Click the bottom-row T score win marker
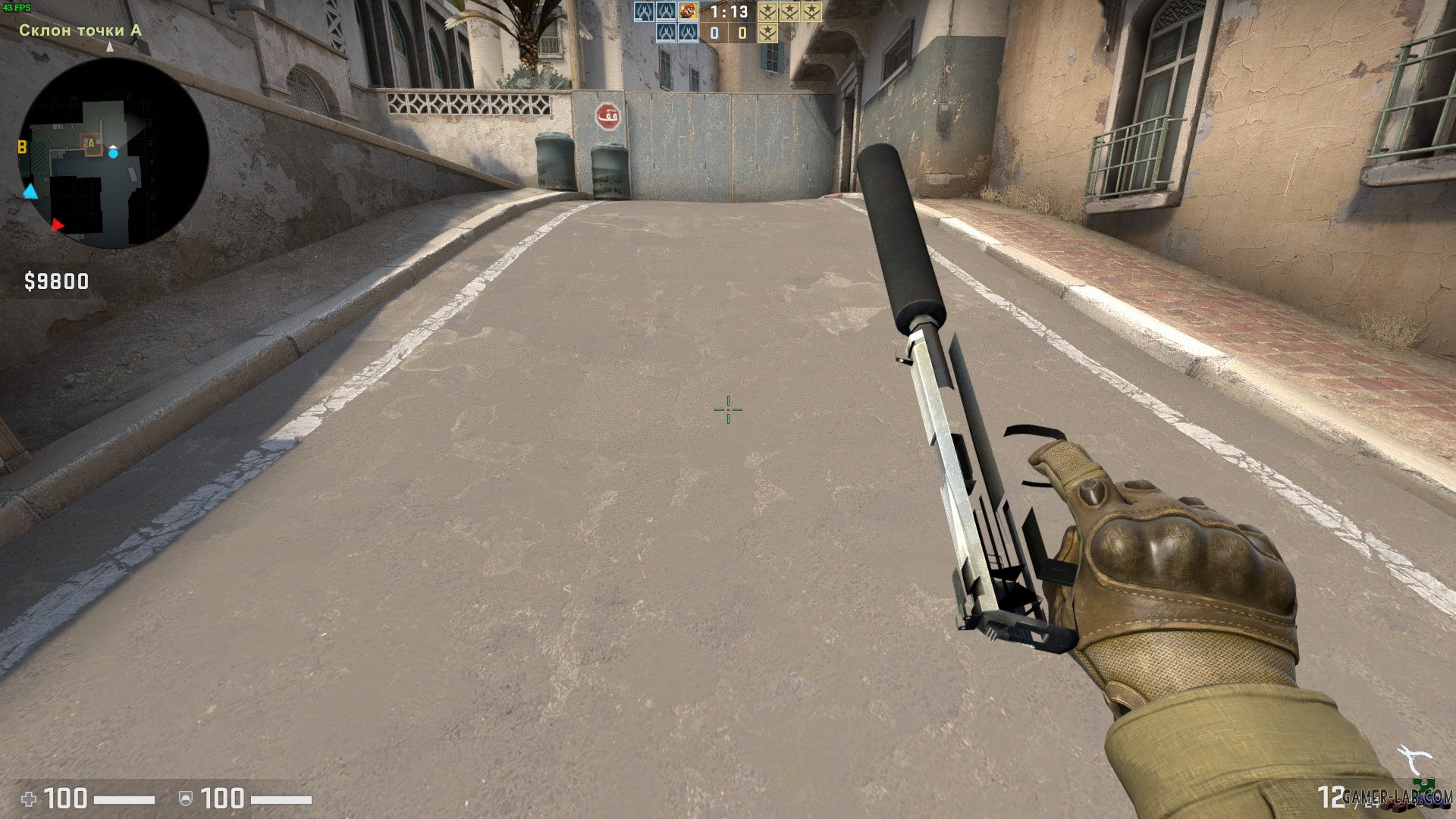 (x=768, y=33)
